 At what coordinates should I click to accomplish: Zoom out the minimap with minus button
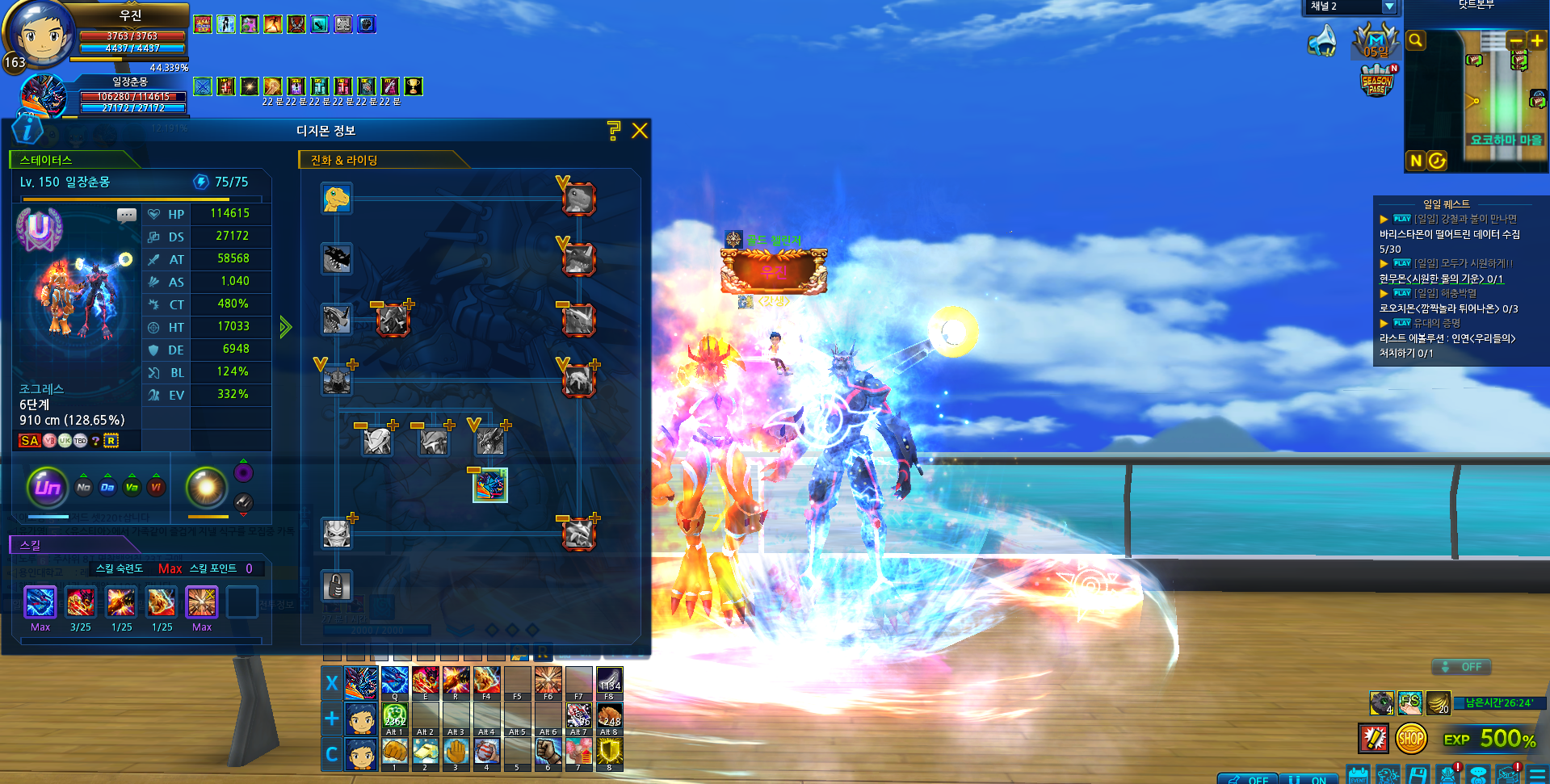click(1515, 40)
